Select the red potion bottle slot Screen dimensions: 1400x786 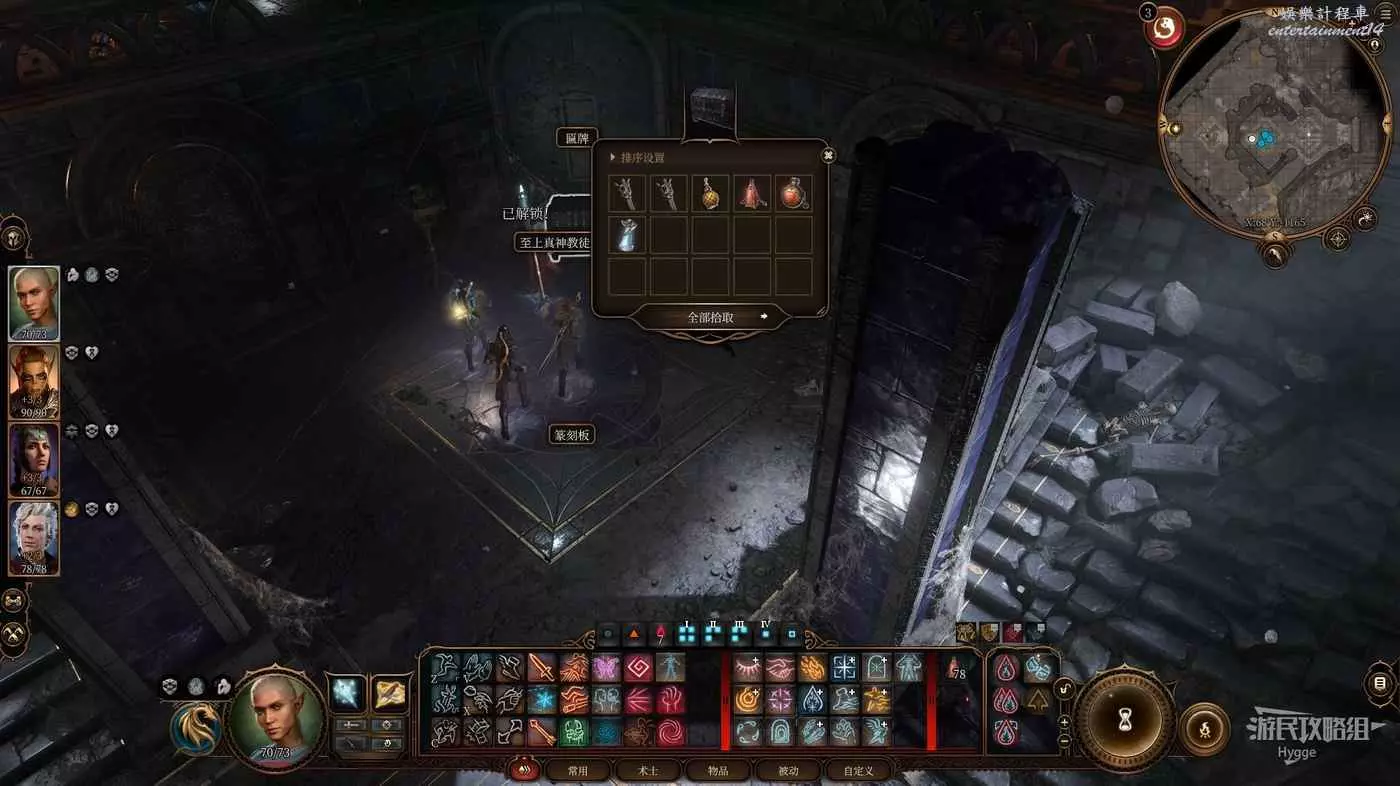[794, 194]
